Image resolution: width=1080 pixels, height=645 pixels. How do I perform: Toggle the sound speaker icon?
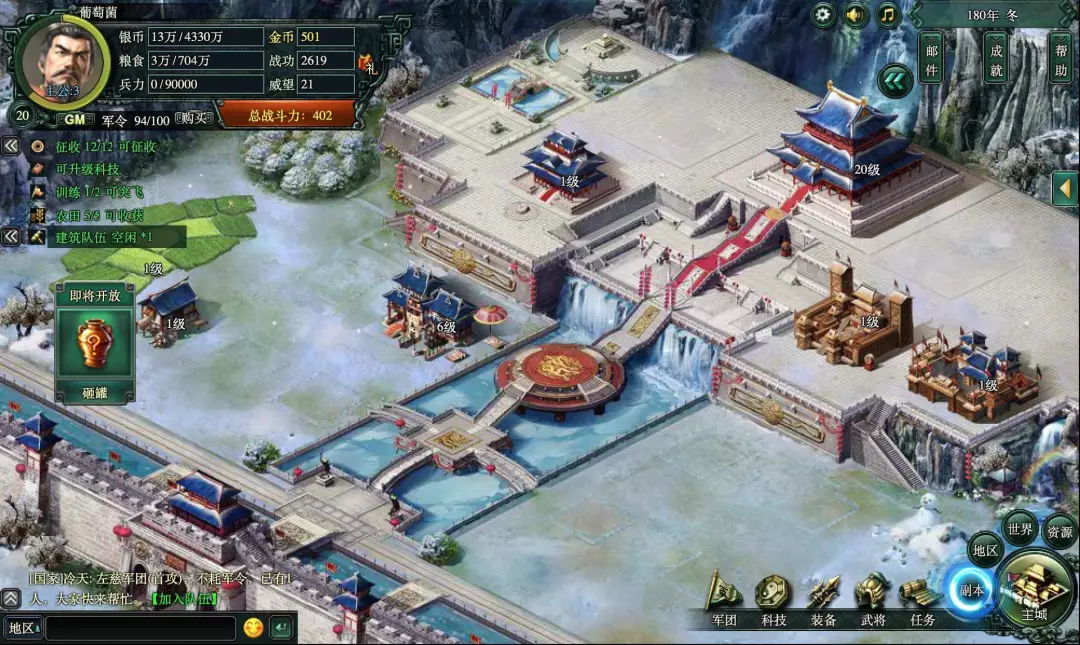point(855,15)
